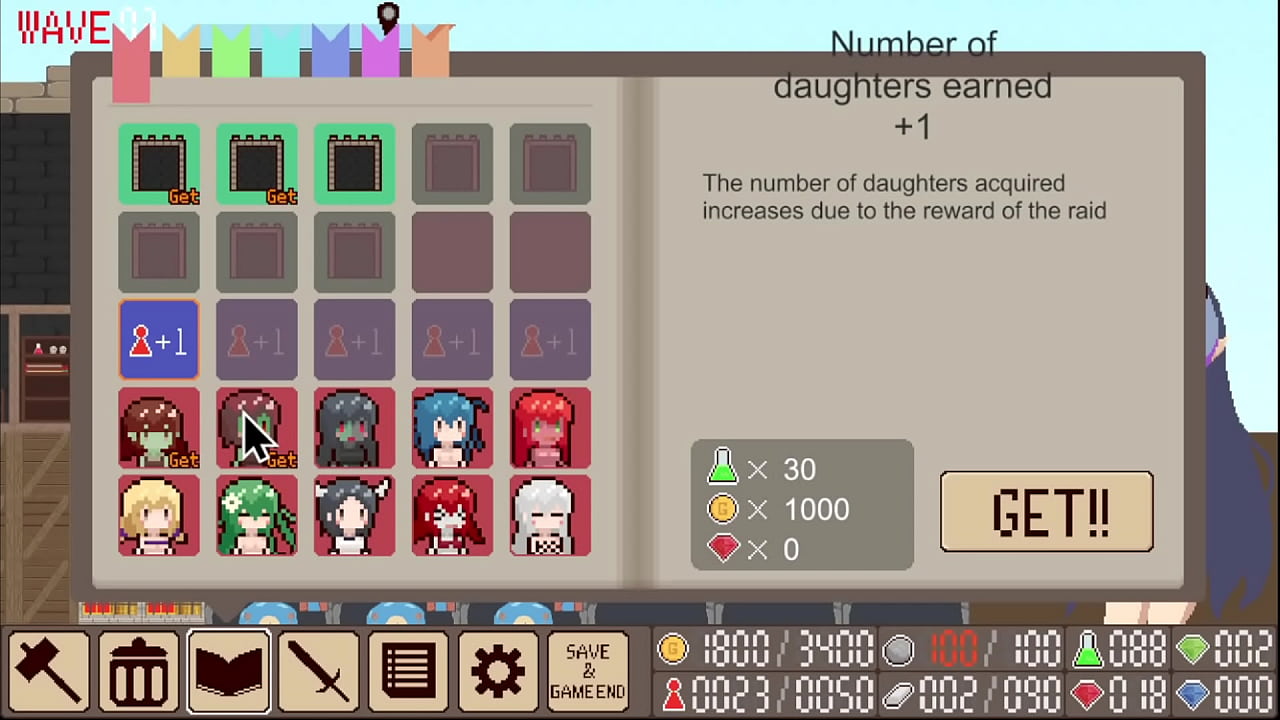
Task: Click the red gem counter icon
Action: coord(1090,693)
